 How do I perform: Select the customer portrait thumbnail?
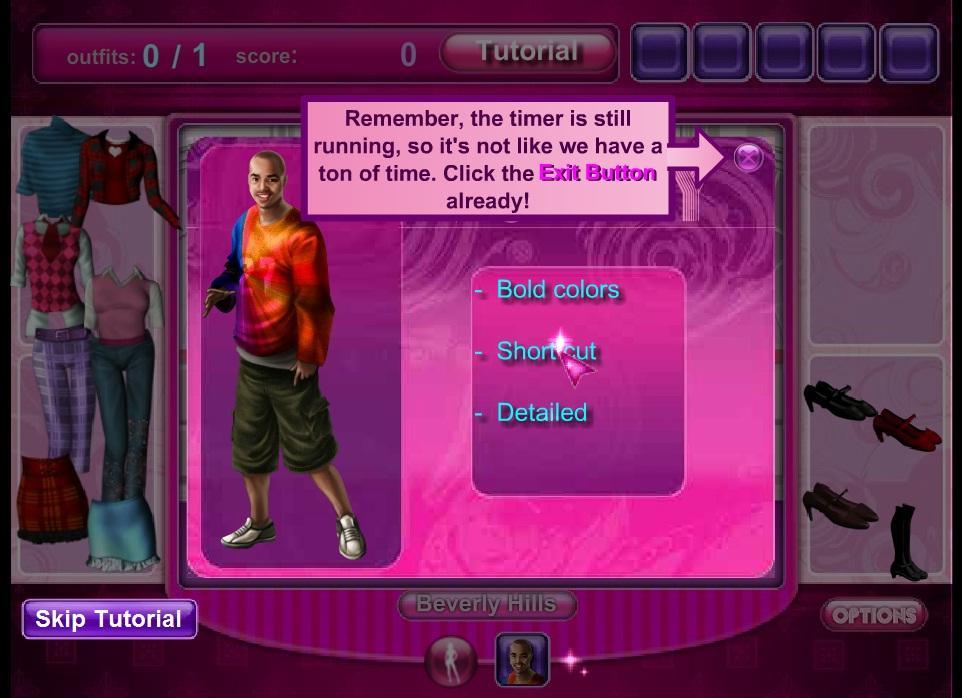coord(522,660)
